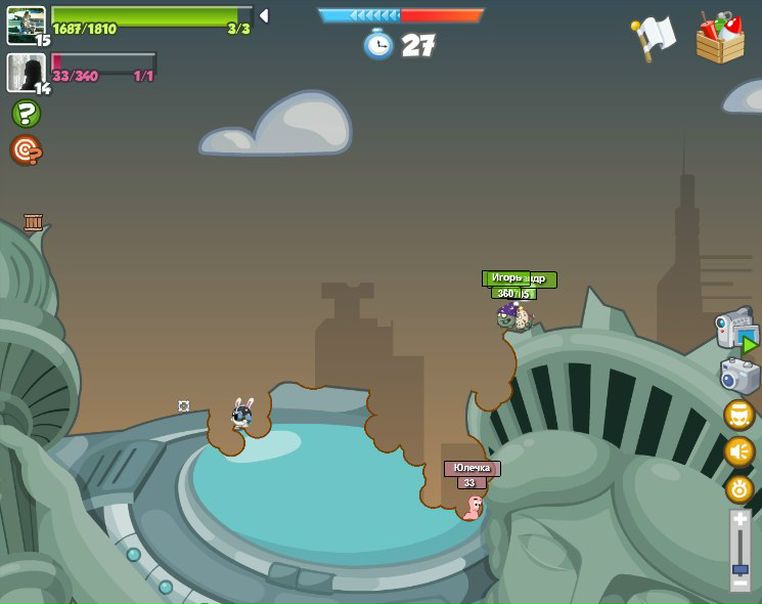Start video recording with the camcorder icon

coord(736,328)
